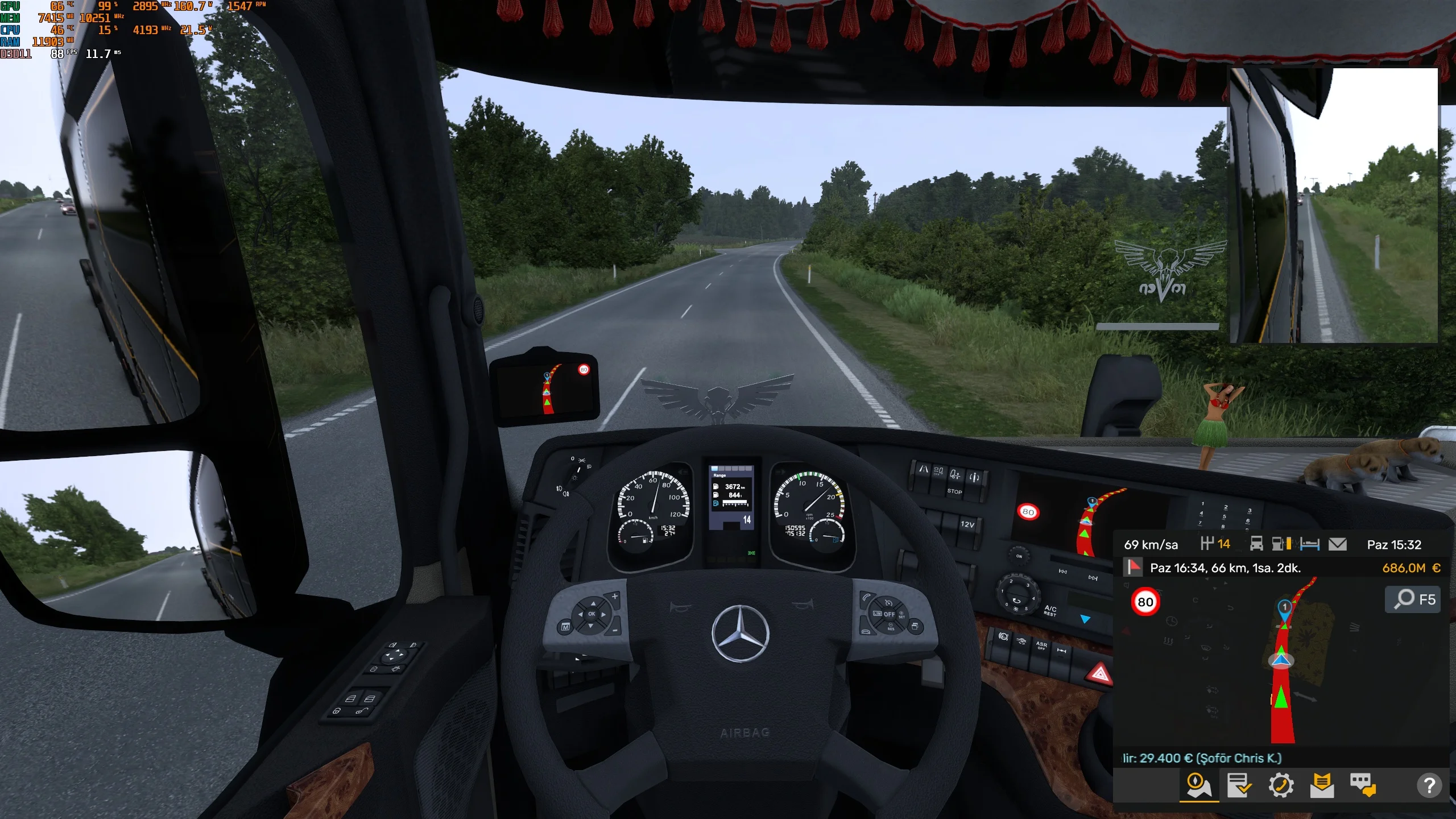Switch to the current job info tab

coord(1240,786)
